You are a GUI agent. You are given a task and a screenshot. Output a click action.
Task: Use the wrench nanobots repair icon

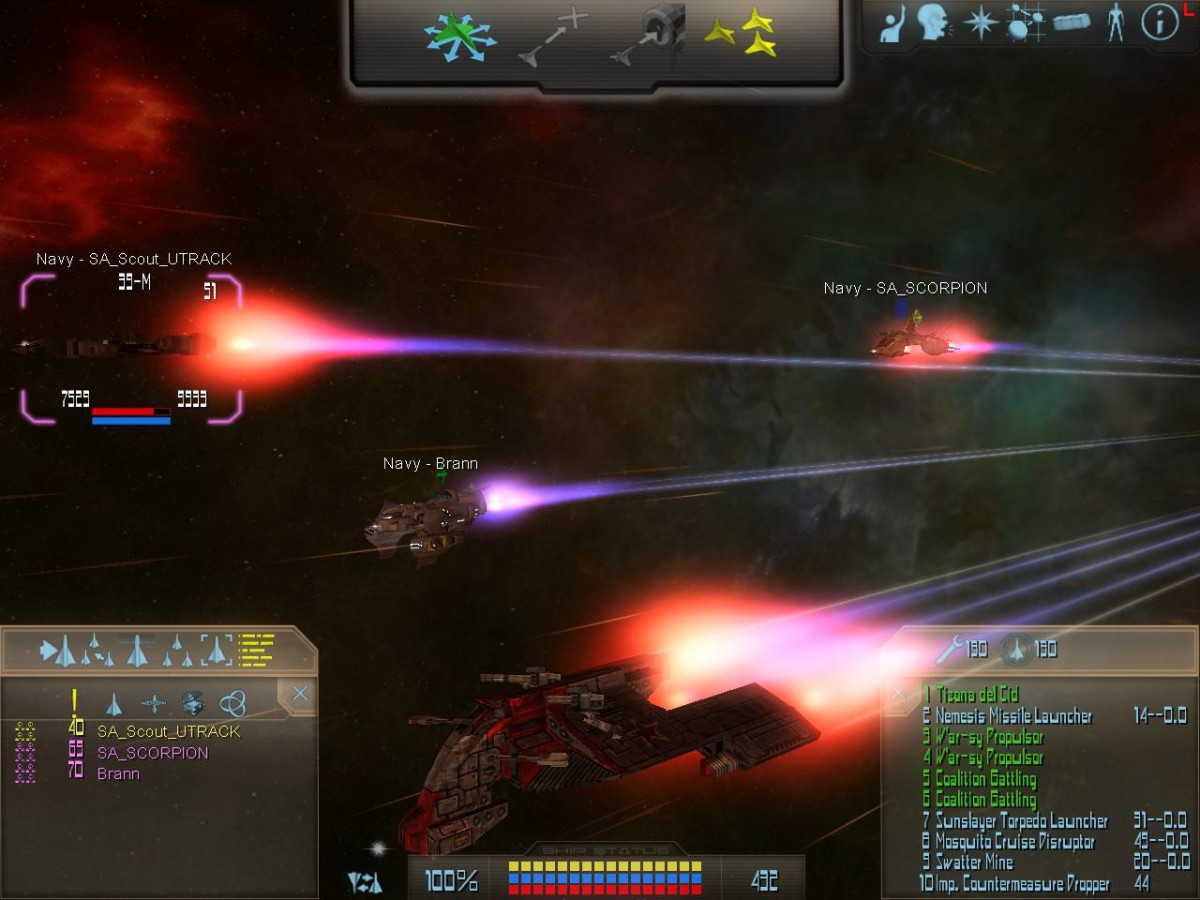click(x=949, y=650)
